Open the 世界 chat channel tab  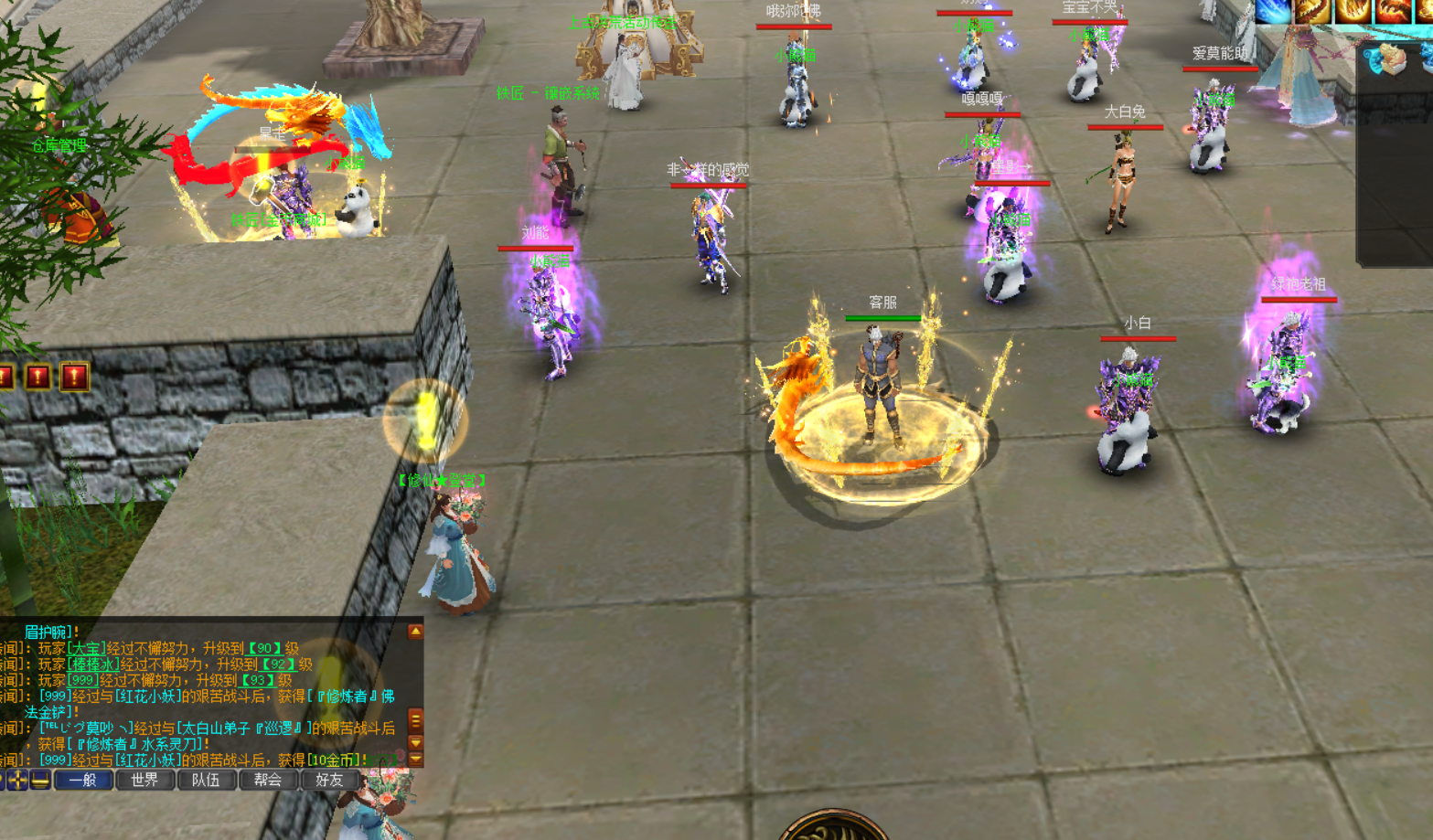click(144, 780)
